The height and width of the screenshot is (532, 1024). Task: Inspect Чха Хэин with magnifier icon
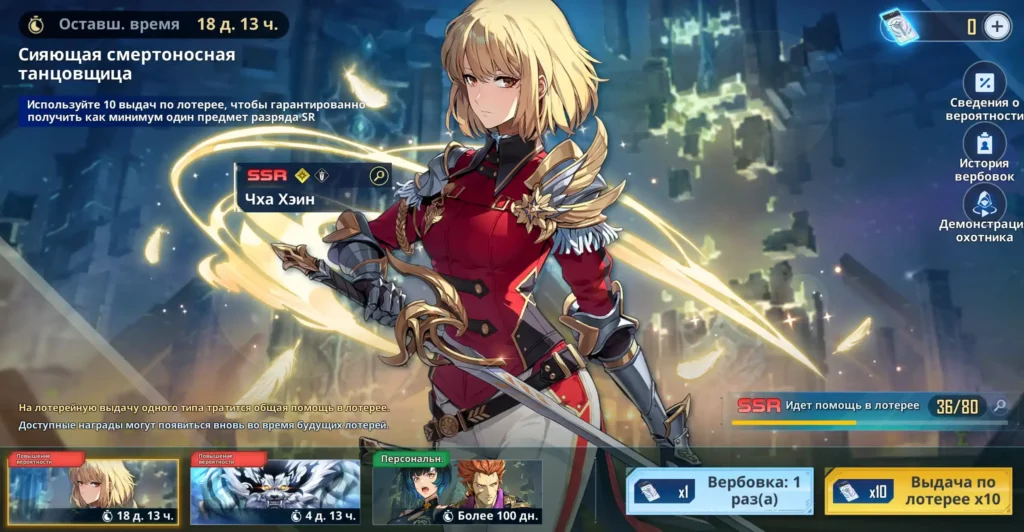pos(379,176)
